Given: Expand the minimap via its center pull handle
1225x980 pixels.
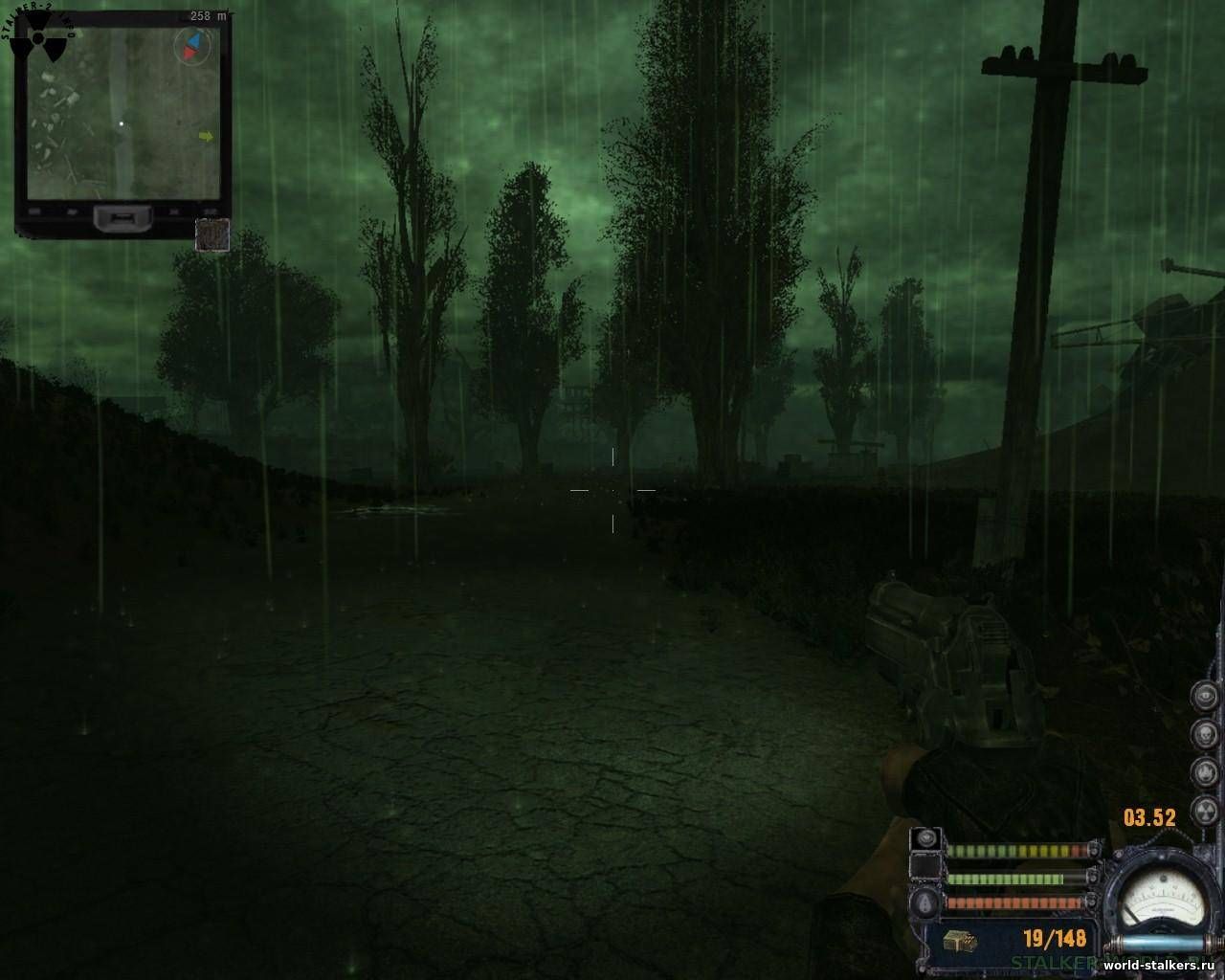Looking at the screenshot, I should 122,219.
